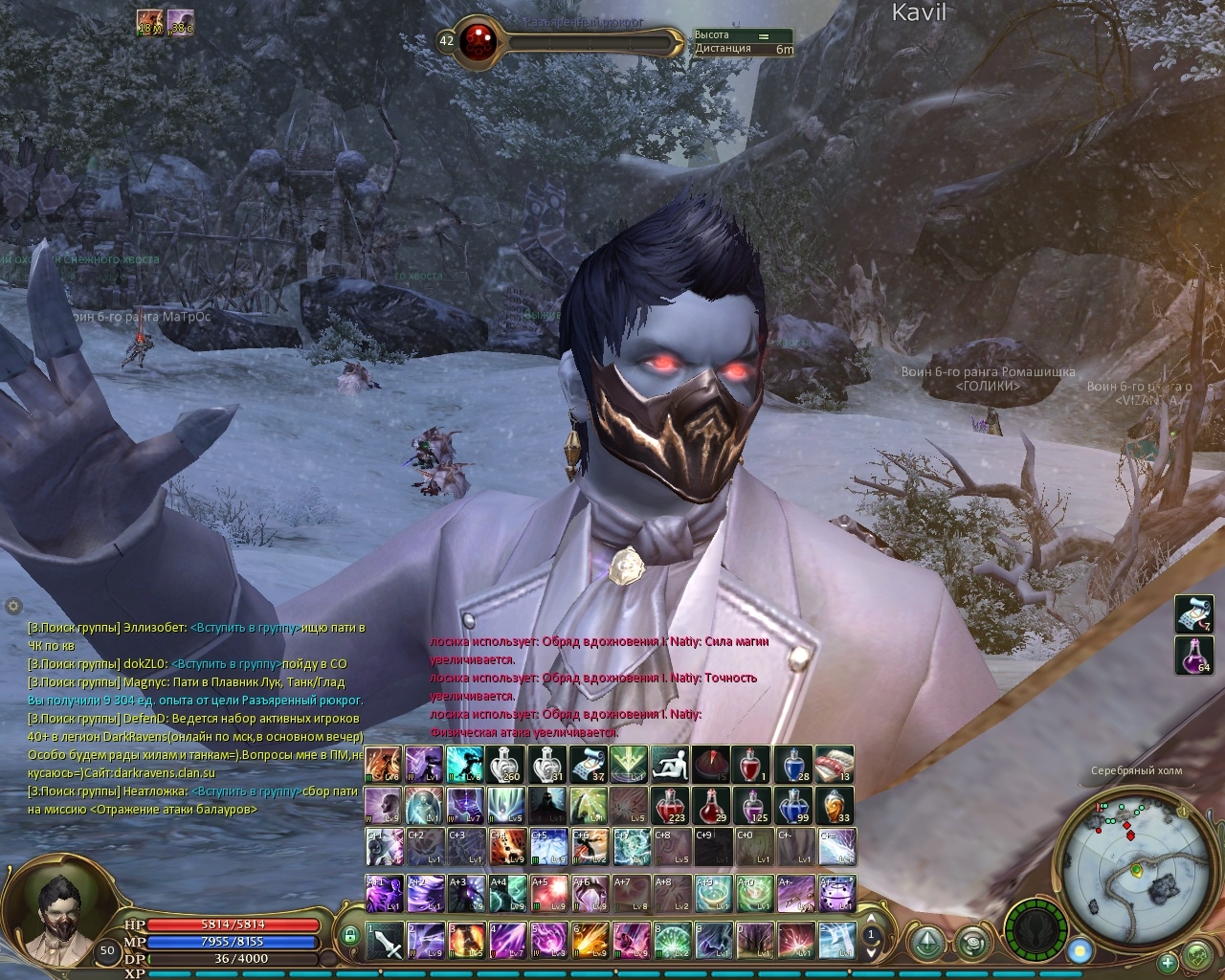Use the potion stack showing 260

click(504, 766)
